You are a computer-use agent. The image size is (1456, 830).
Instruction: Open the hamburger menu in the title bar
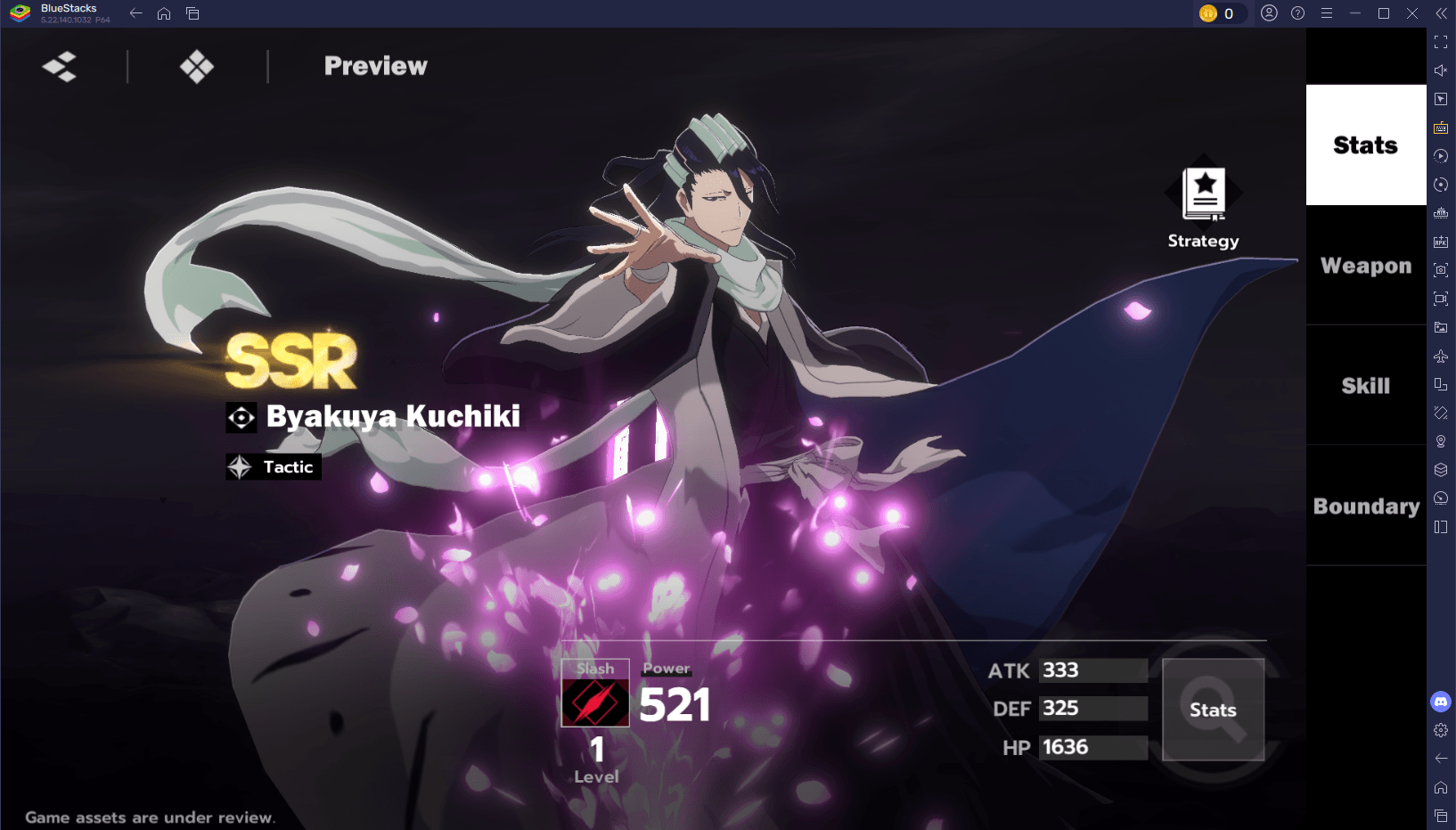(x=1327, y=13)
